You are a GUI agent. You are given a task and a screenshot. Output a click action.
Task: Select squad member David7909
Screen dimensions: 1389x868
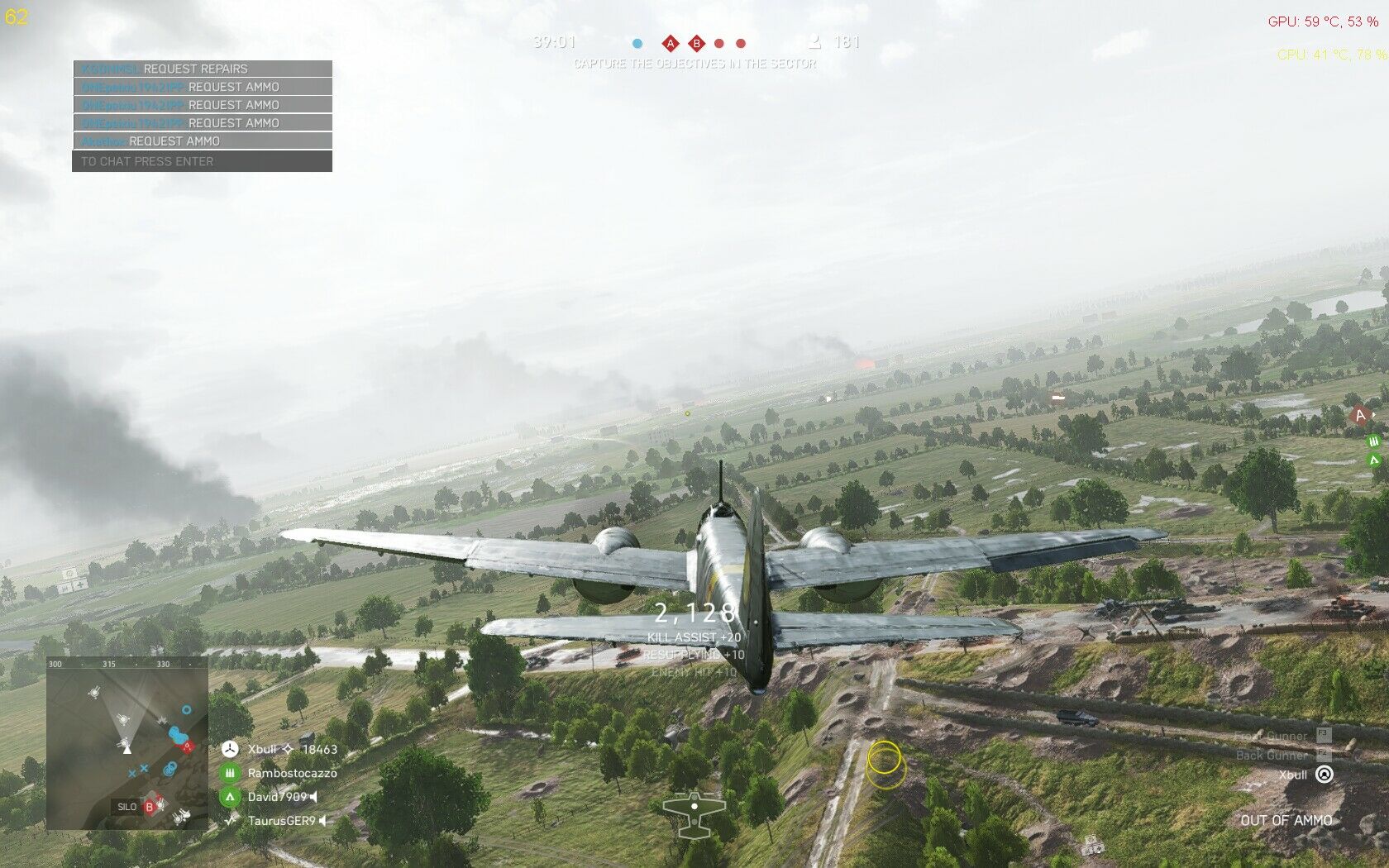tap(277, 797)
